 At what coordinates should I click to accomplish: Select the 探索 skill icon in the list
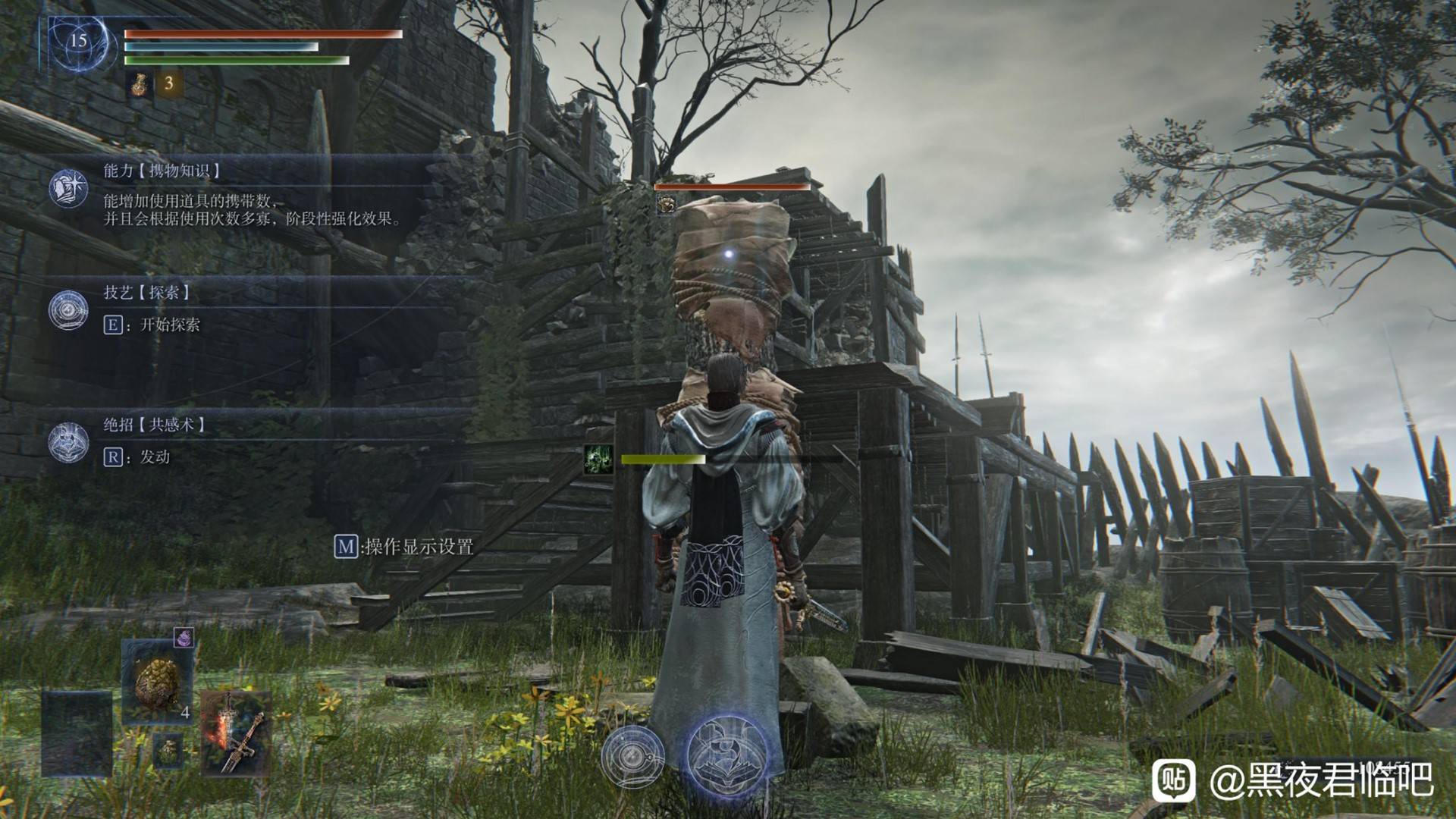pos(68,309)
